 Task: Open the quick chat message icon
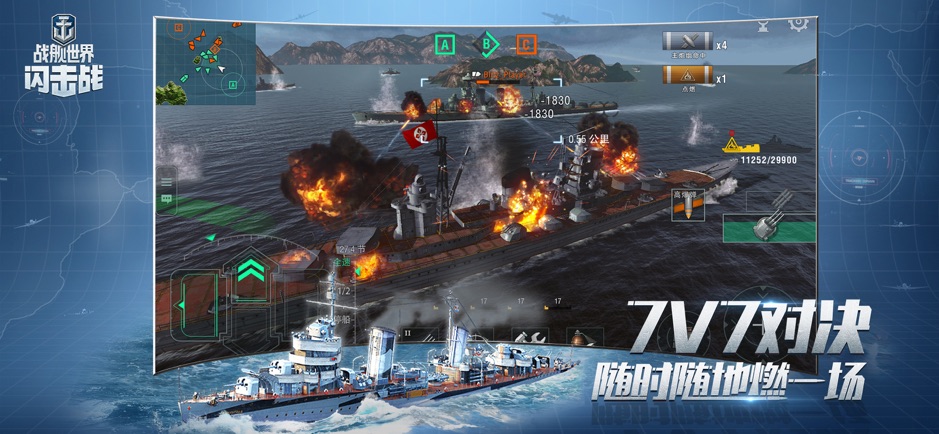(167, 199)
